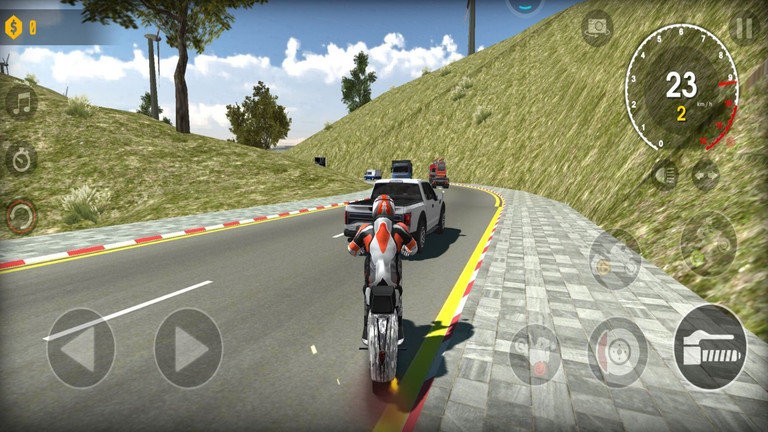Toggle the headlight button

(664, 175)
